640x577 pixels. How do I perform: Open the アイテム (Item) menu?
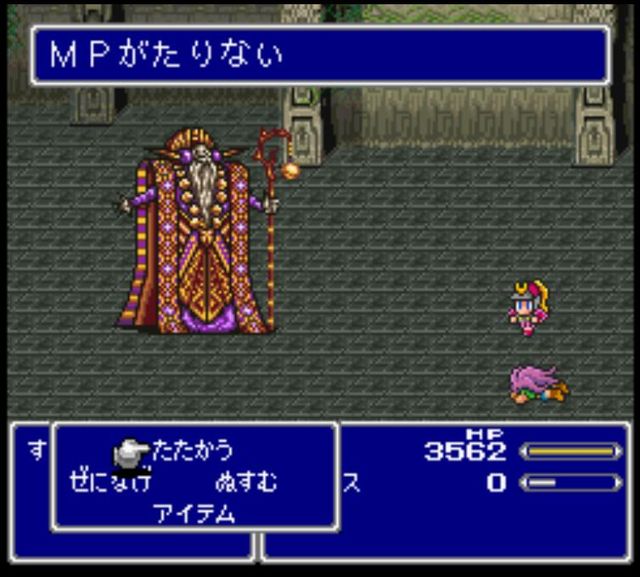click(194, 513)
